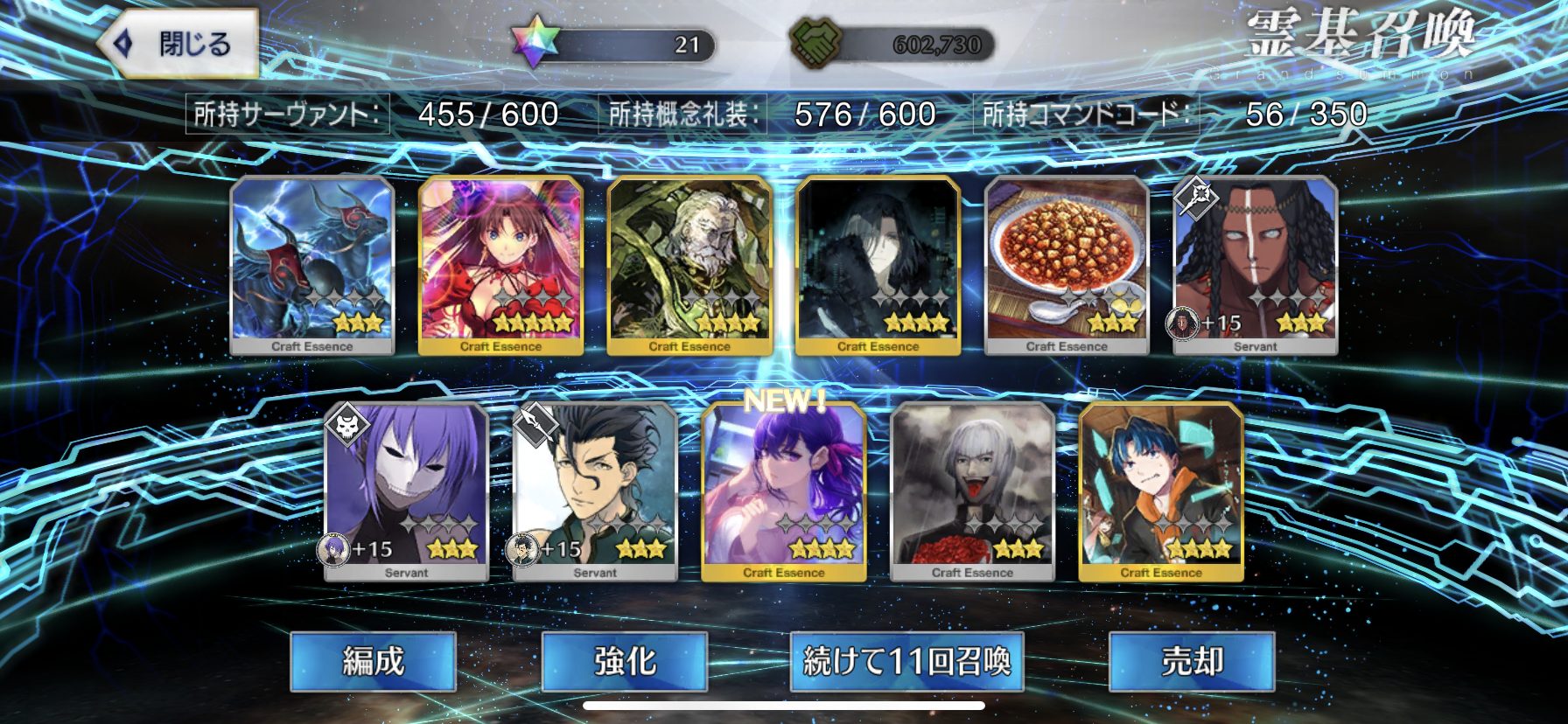Open the 編成 party formation button
The height and width of the screenshot is (724, 1568).
click(373, 661)
